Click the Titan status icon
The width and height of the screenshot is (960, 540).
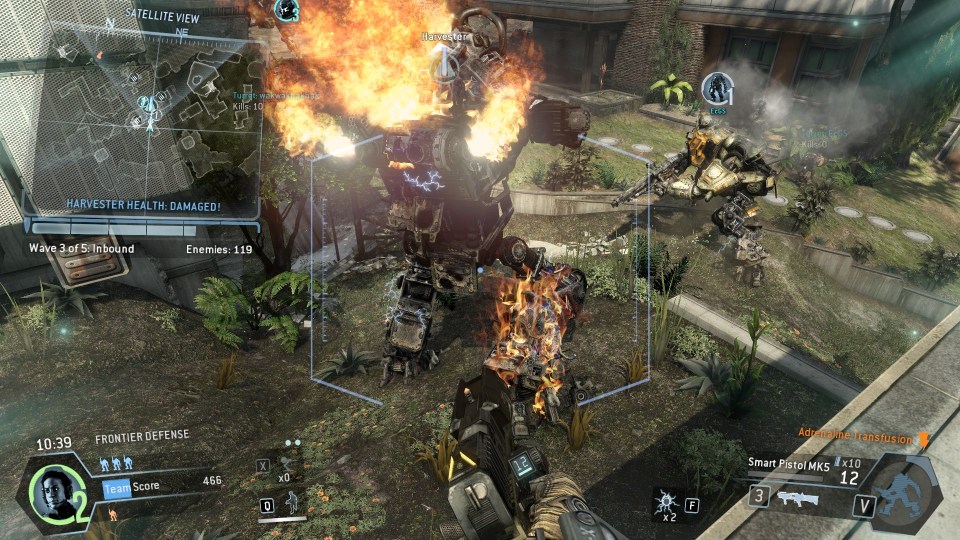pyautogui.click(x=904, y=492)
